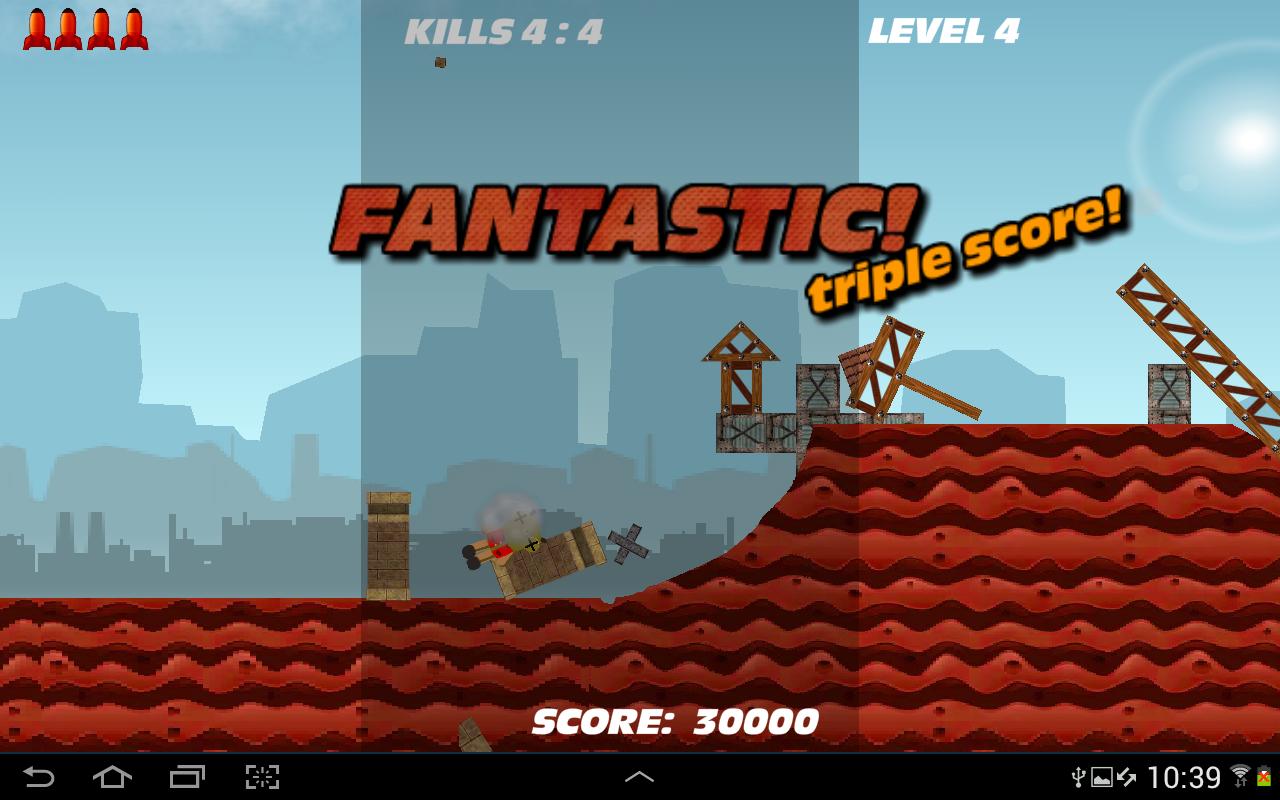
Task: Tap the 10:39 clock in the status bar
Action: pos(1185,778)
